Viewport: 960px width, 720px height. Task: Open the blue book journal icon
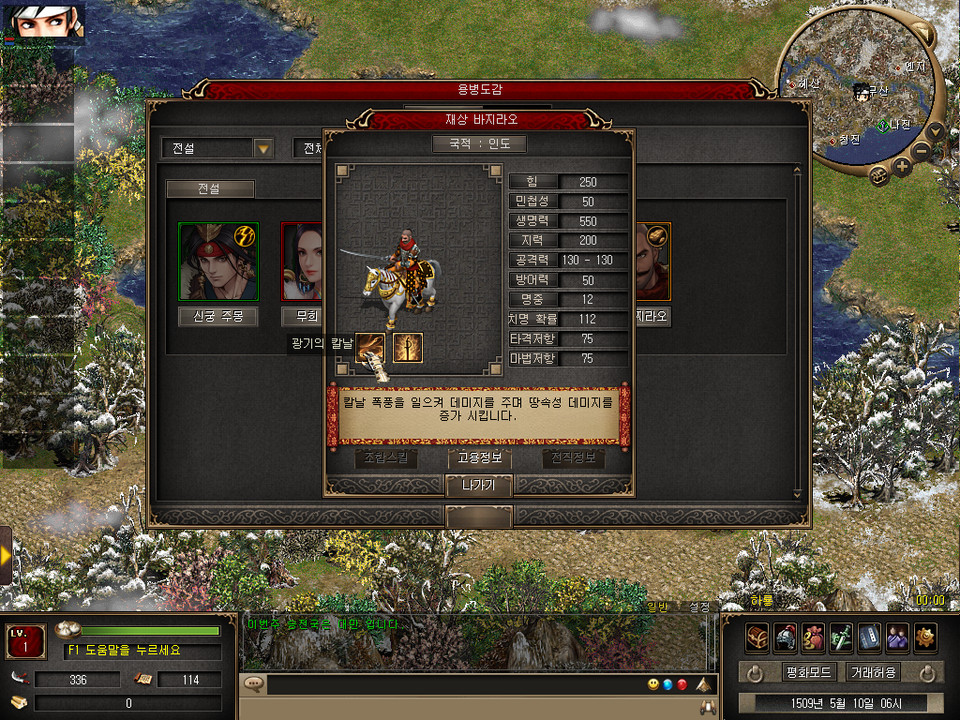pyautogui.click(x=870, y=636)
